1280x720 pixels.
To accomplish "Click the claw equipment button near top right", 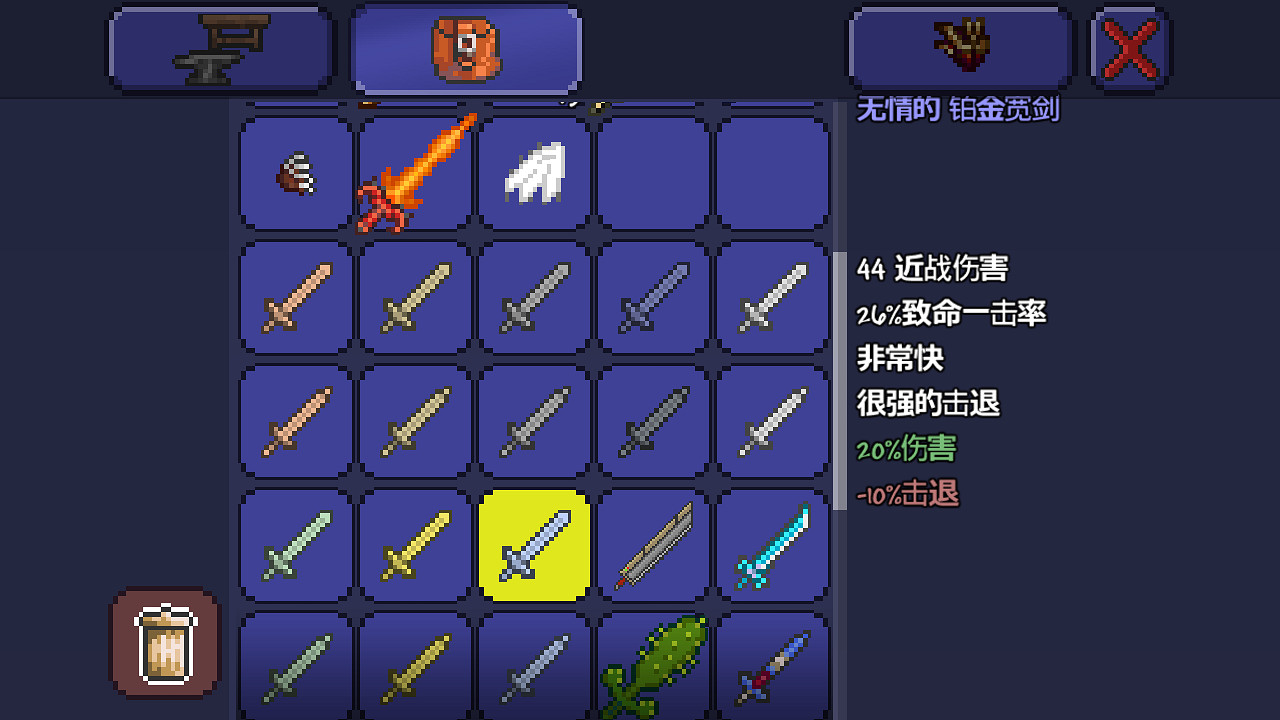I will pos(959,47).
